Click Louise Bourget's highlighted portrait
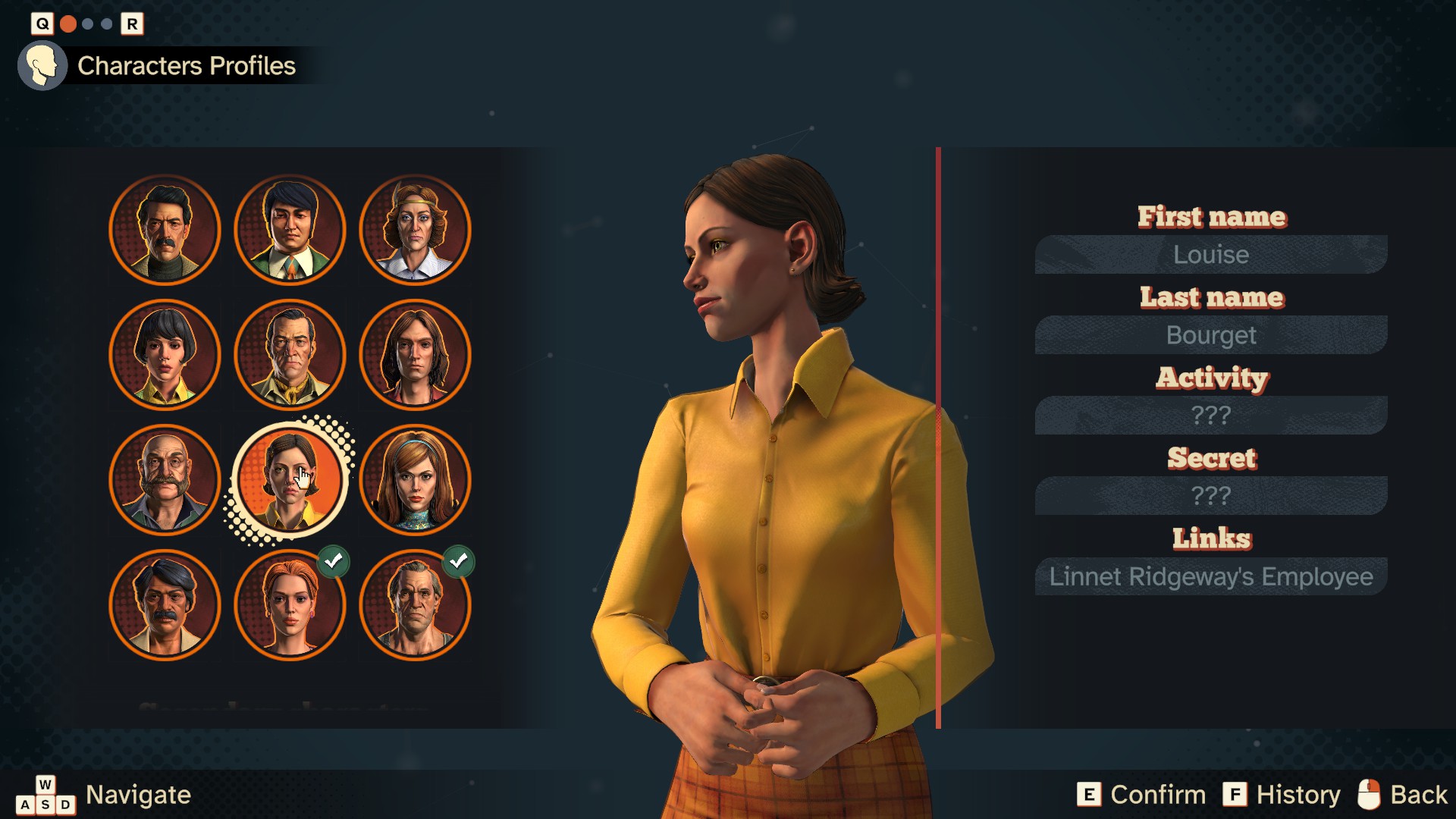Viewport: 1456px width, 819px height. tap(290, 480)
